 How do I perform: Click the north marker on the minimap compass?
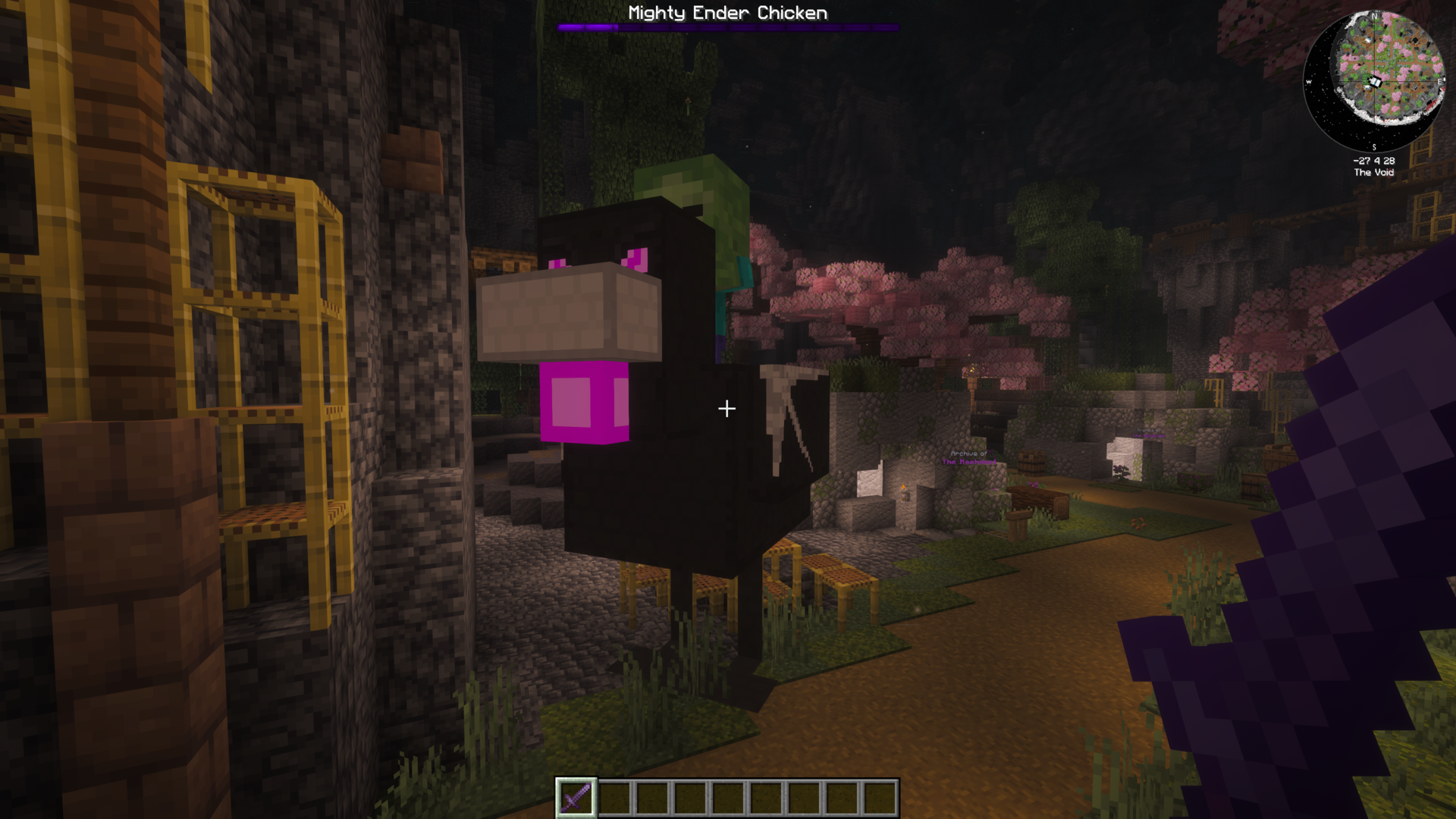coord(1375,16)
